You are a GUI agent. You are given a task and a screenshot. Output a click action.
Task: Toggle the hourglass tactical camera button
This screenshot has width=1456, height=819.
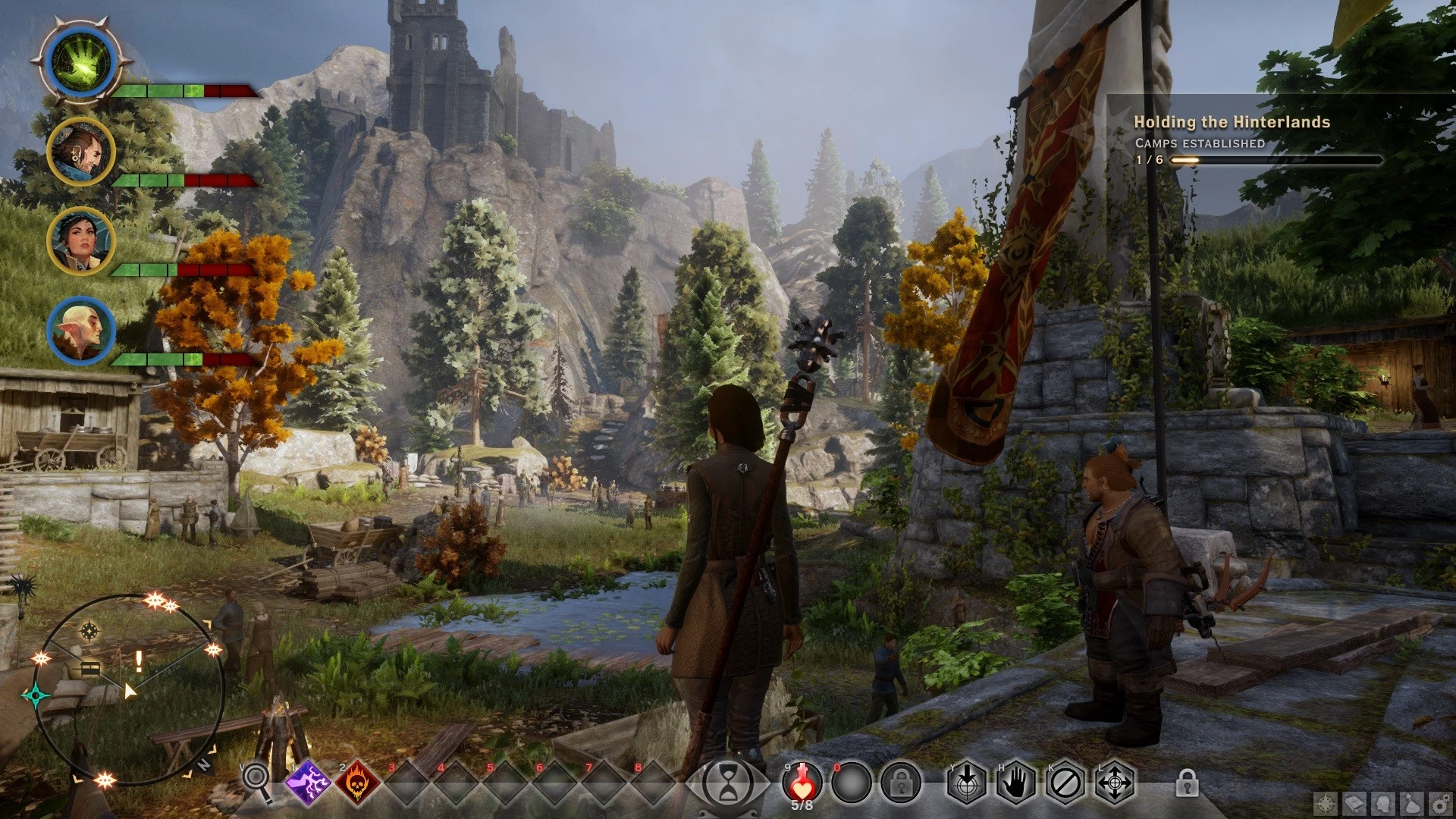pyautogui.click(x=728, y=783)
